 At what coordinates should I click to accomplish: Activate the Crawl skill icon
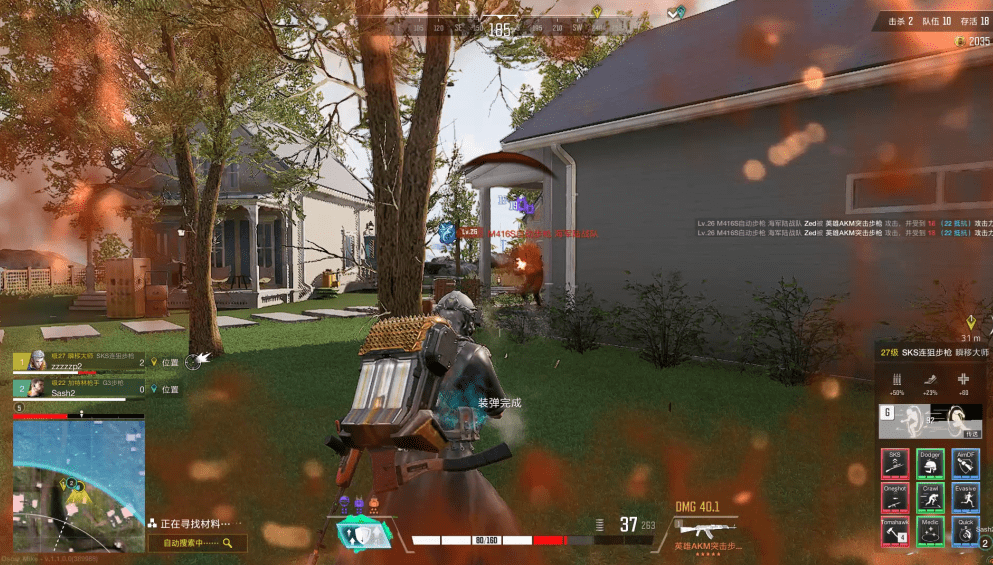(931, 497)
